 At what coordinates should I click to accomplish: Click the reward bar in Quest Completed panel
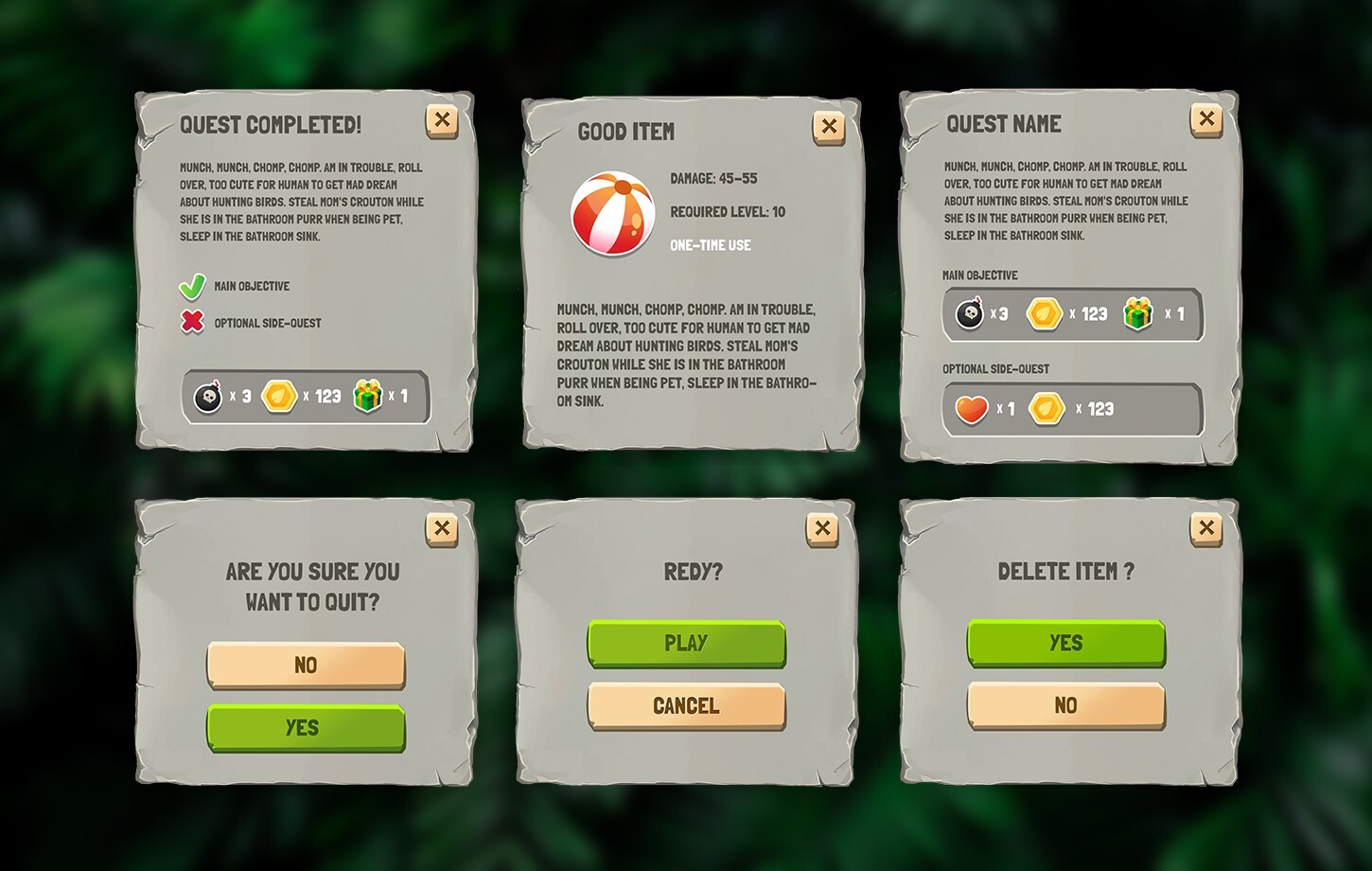point(305,396)
